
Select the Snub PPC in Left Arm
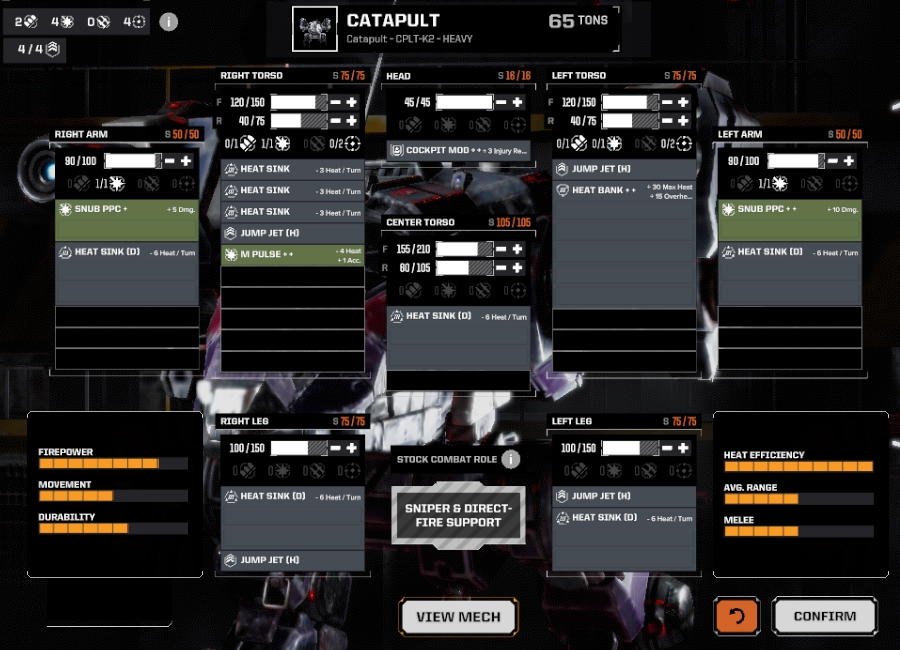click(789, 209)
